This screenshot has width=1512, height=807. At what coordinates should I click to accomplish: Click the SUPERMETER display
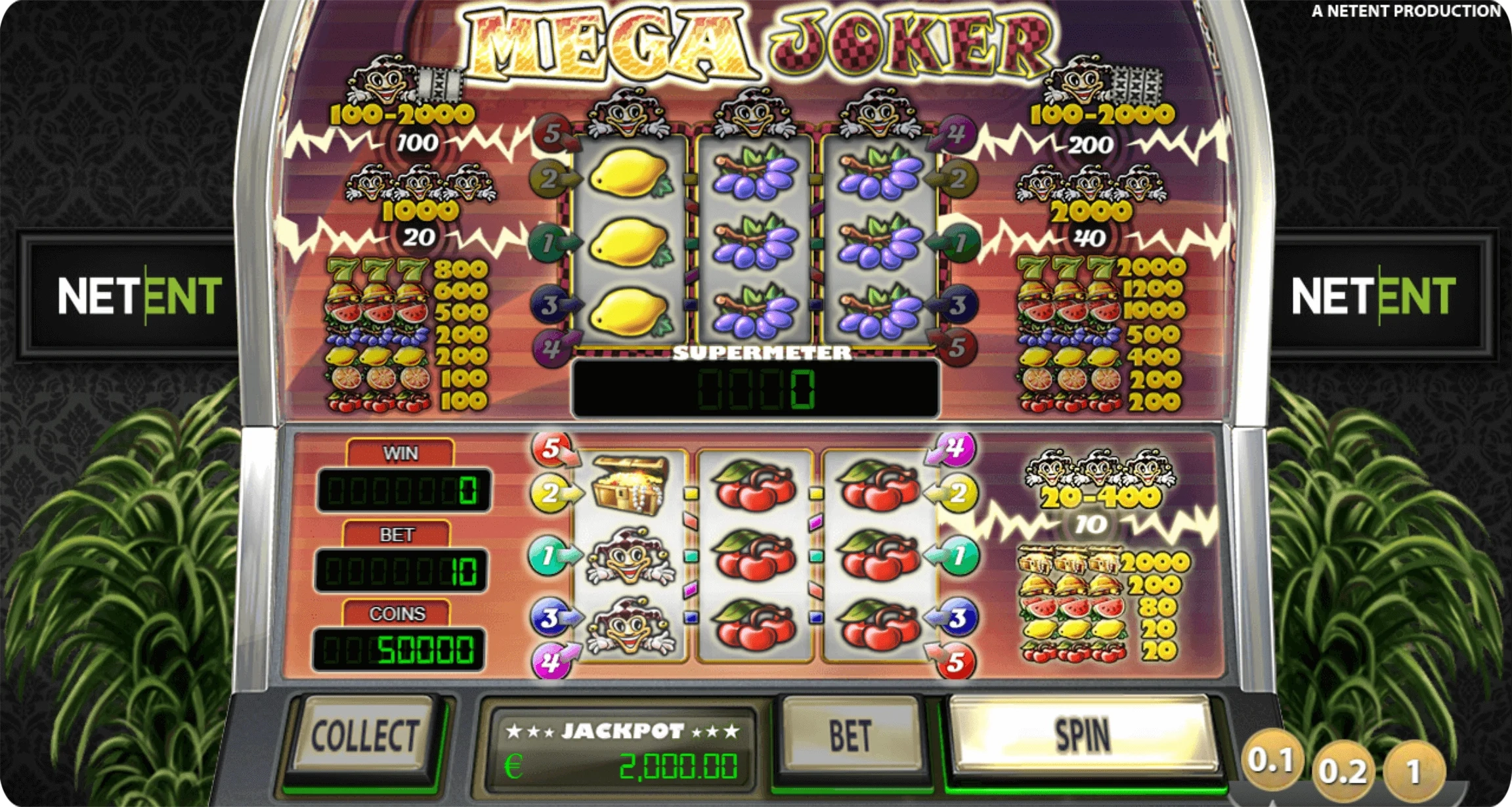(x=755, y=389)
